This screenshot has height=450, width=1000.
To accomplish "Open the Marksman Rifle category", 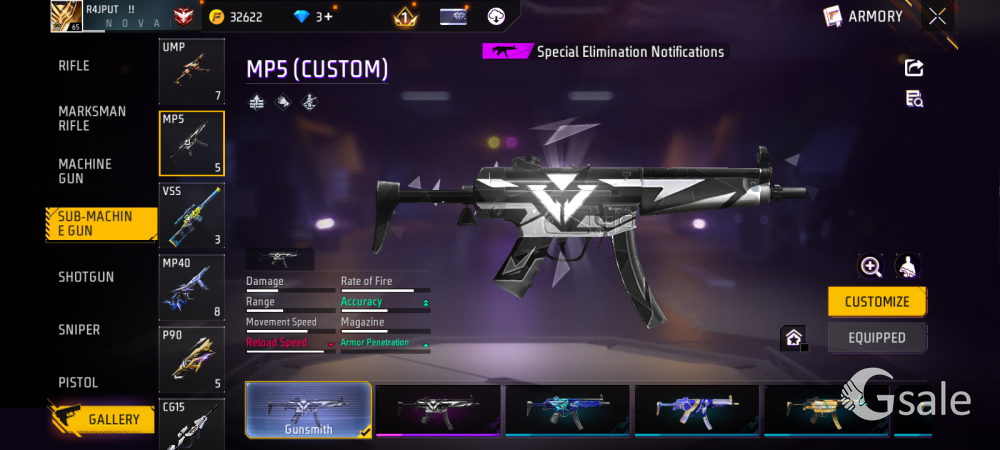I will point(92,118).
